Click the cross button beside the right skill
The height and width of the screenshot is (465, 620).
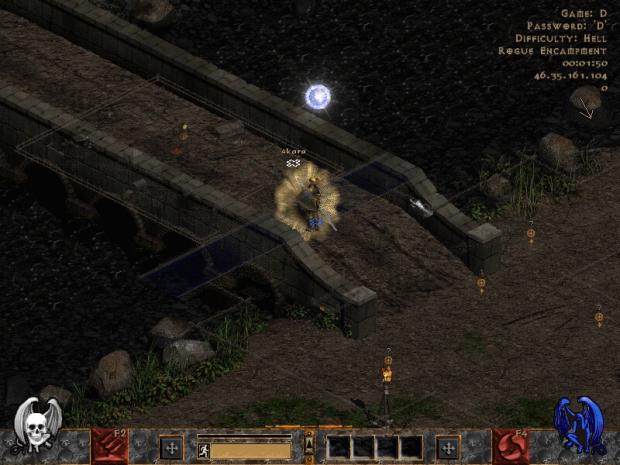tap(447, 447)
